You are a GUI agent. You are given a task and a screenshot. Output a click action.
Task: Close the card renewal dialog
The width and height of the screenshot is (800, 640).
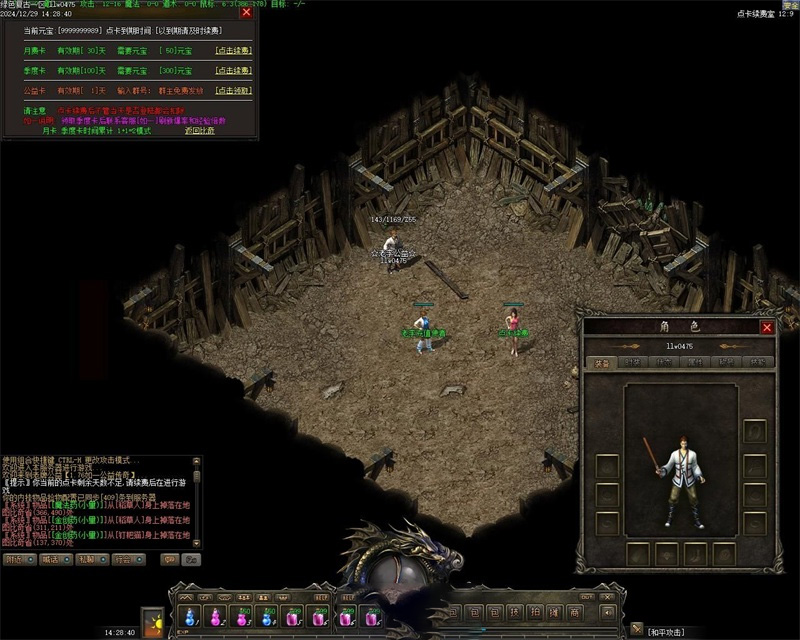(x=246, y=13)
